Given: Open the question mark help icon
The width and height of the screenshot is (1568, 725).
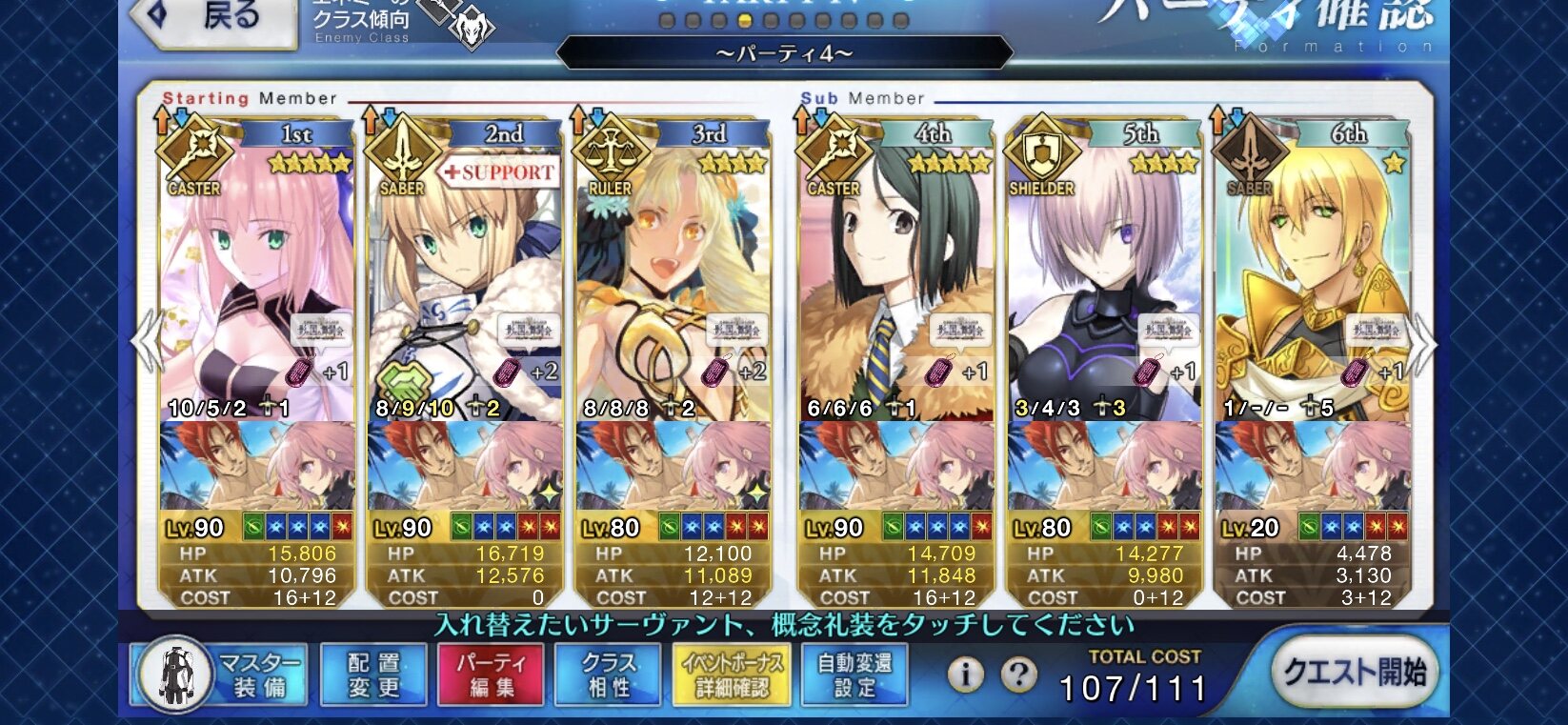Looking at the screenshot, I should click(x=1018, y=675).
